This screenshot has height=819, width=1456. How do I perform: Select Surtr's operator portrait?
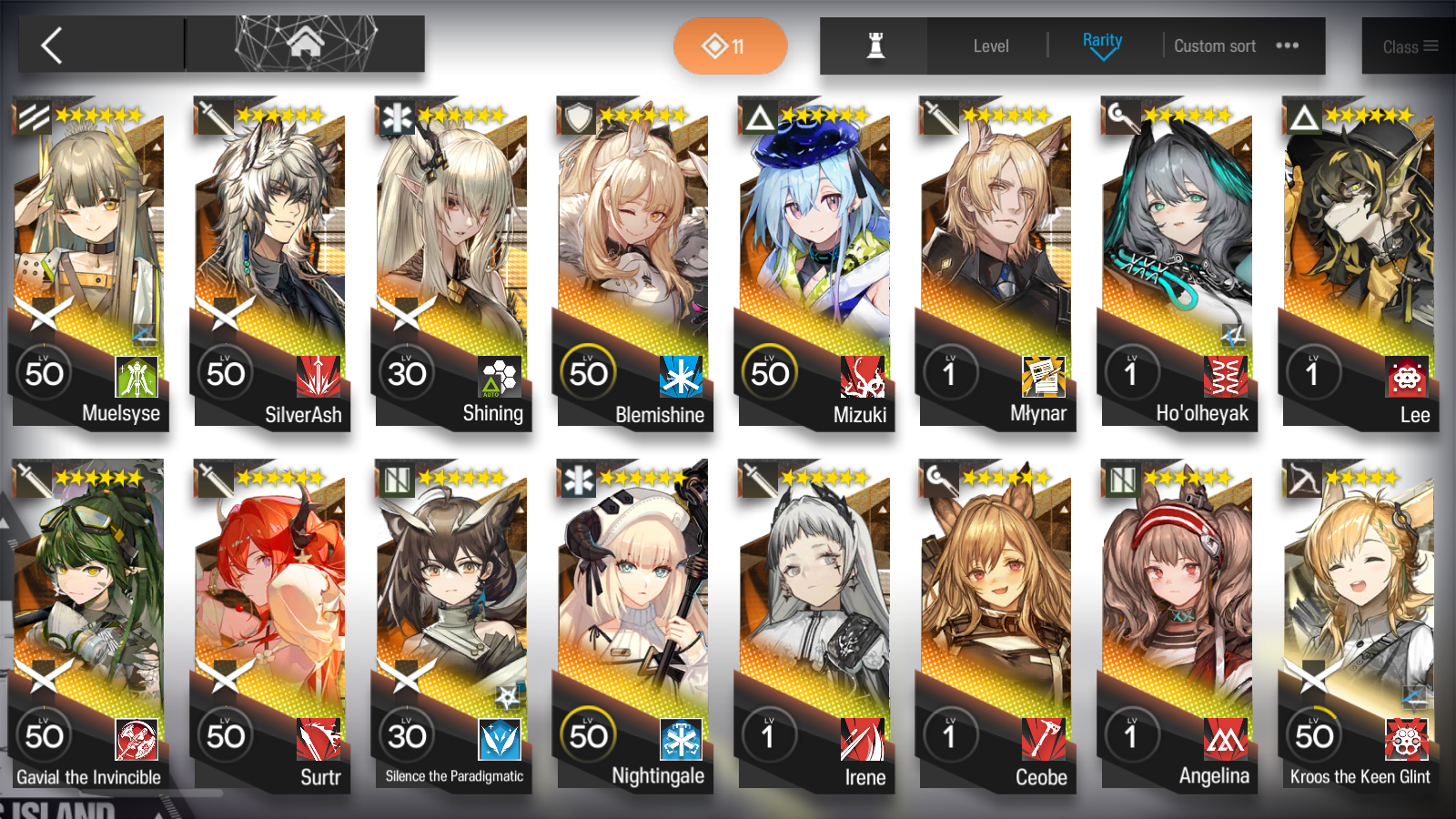270,591
